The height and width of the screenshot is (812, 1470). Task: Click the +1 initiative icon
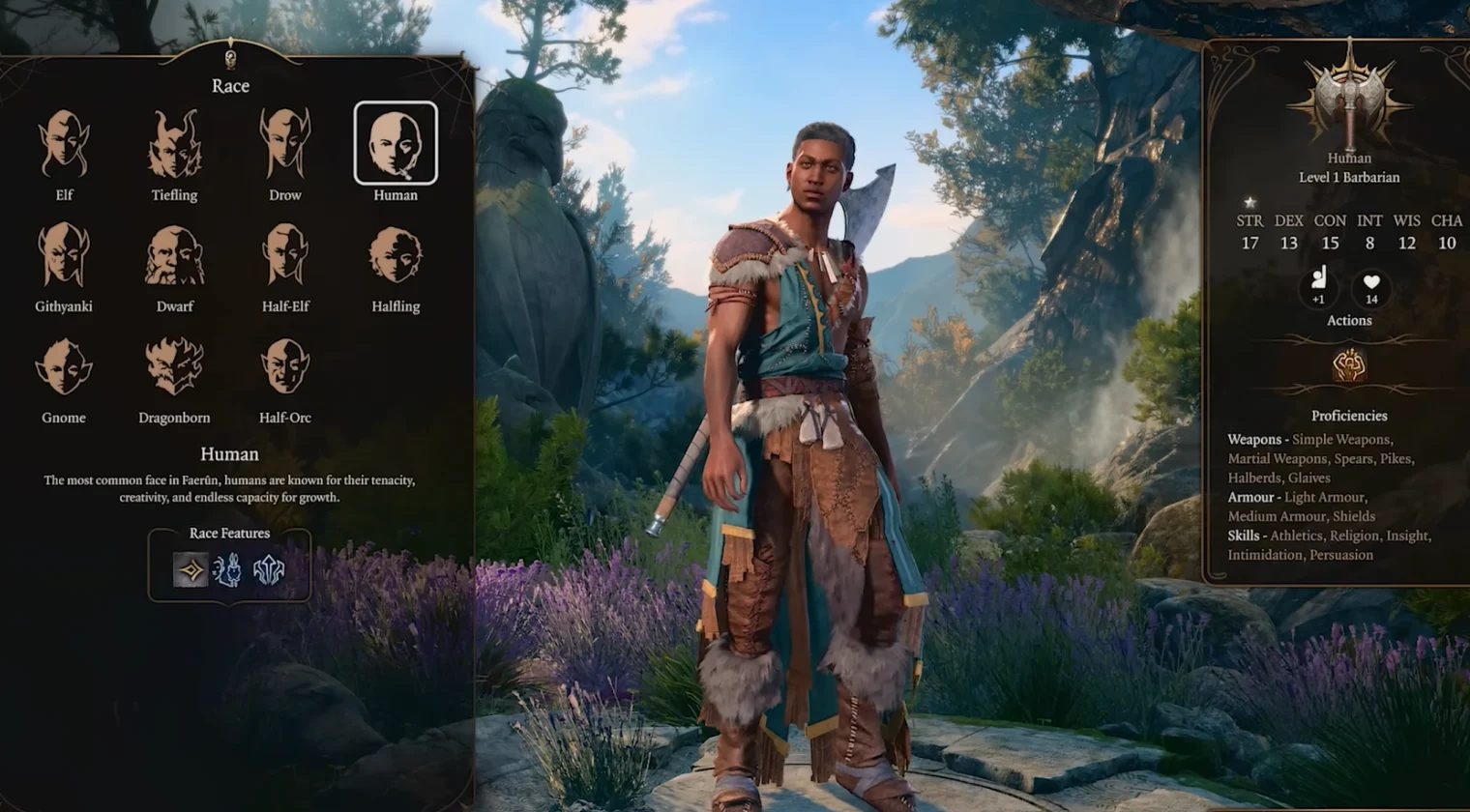(1318, 285)
